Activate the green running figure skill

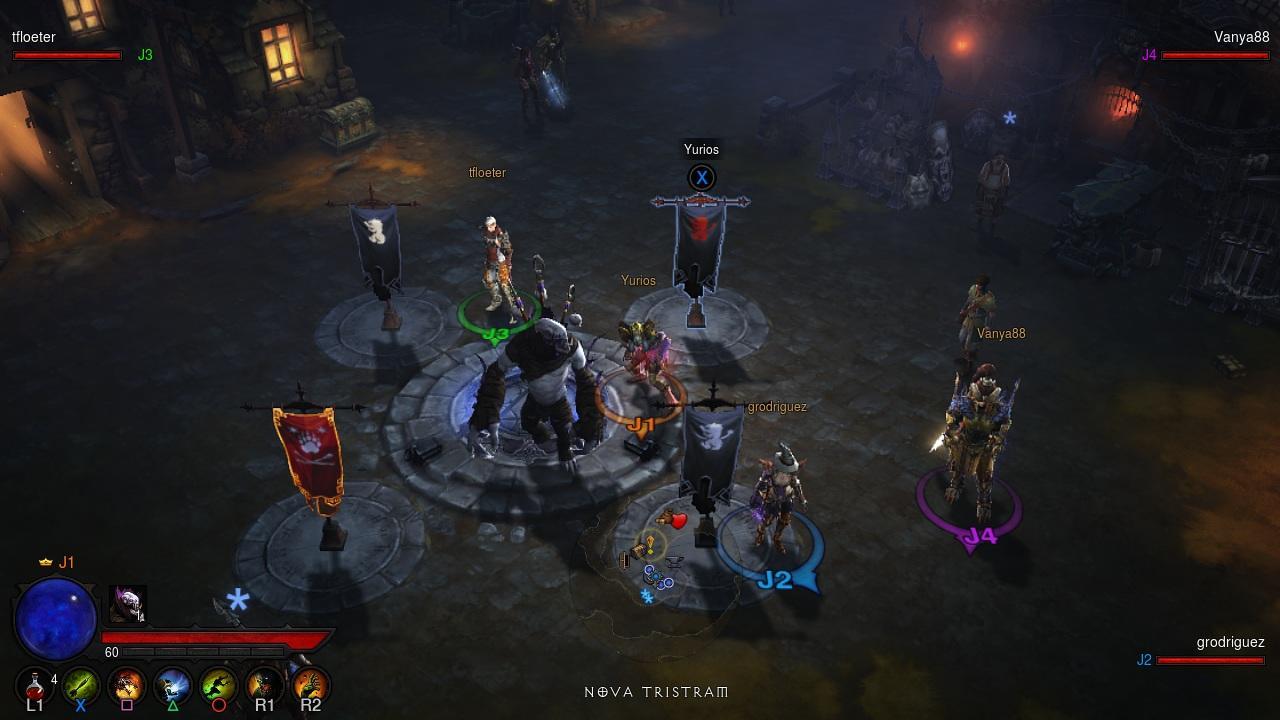(x=218, y=686)
